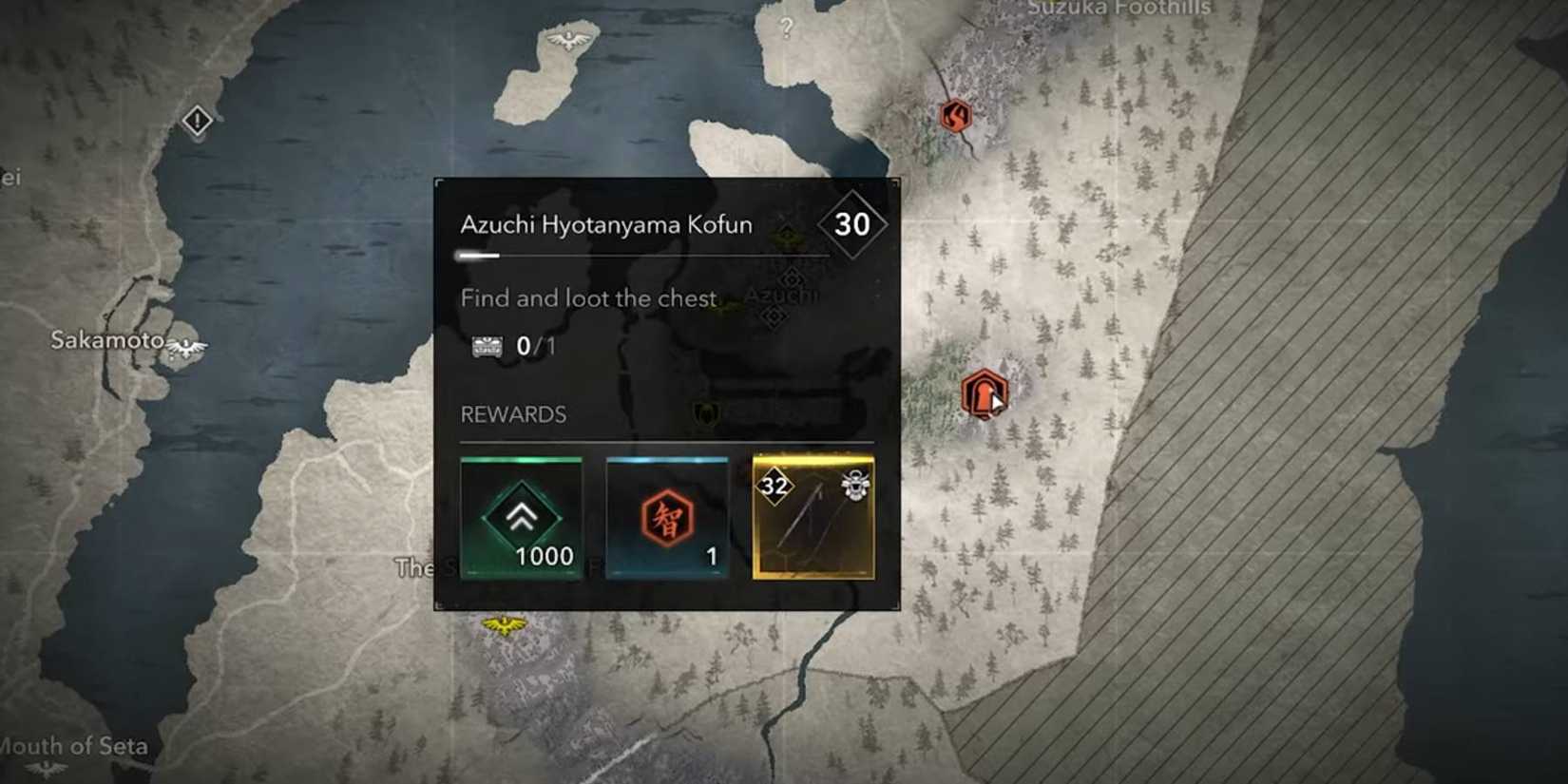Select the Azuchi Hyotanyama Kofun map marker
This screenshot has width=1568, height=784.
click(983, 393)
